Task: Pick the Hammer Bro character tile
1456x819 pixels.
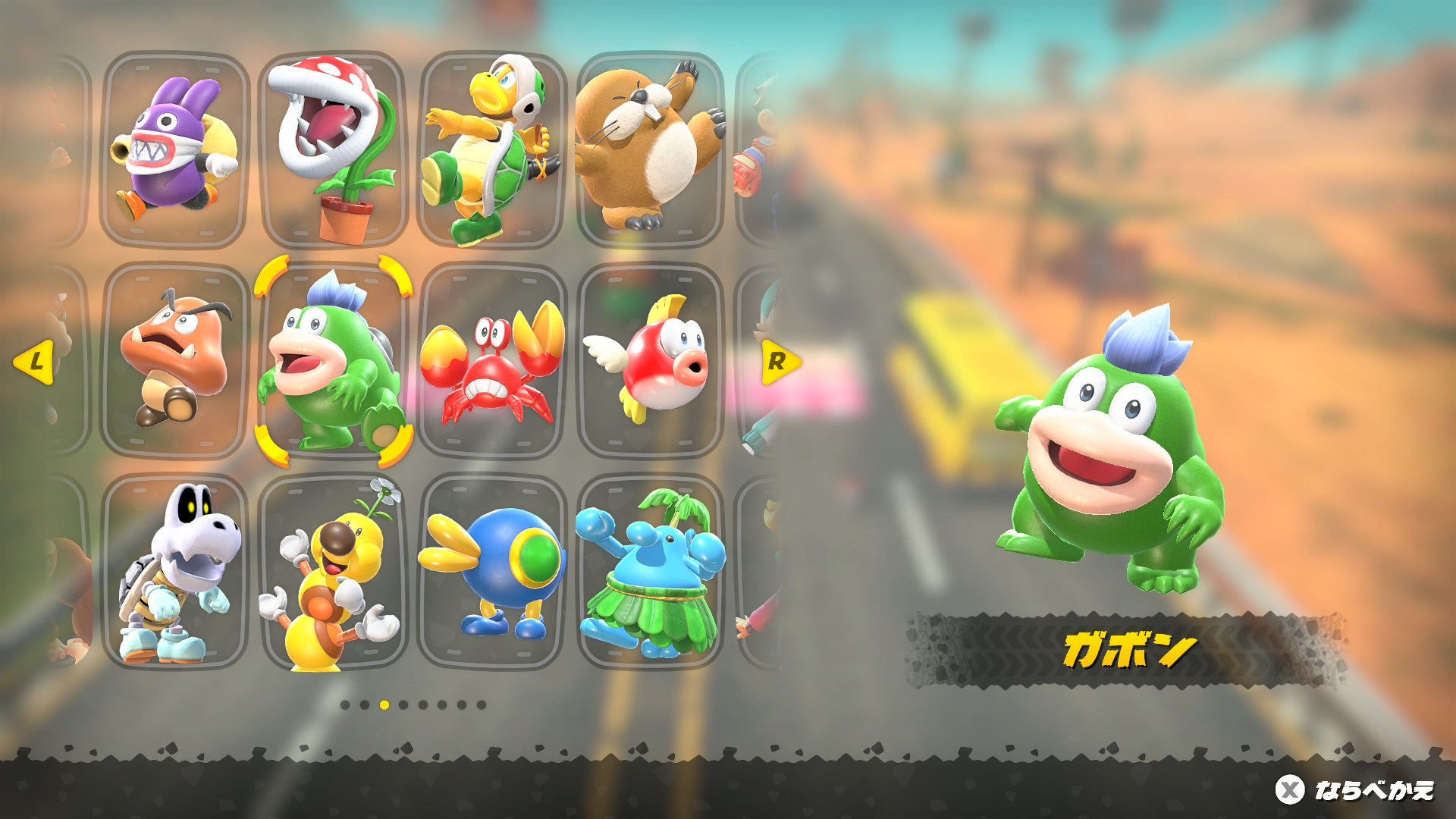Action: pos(492,149)
